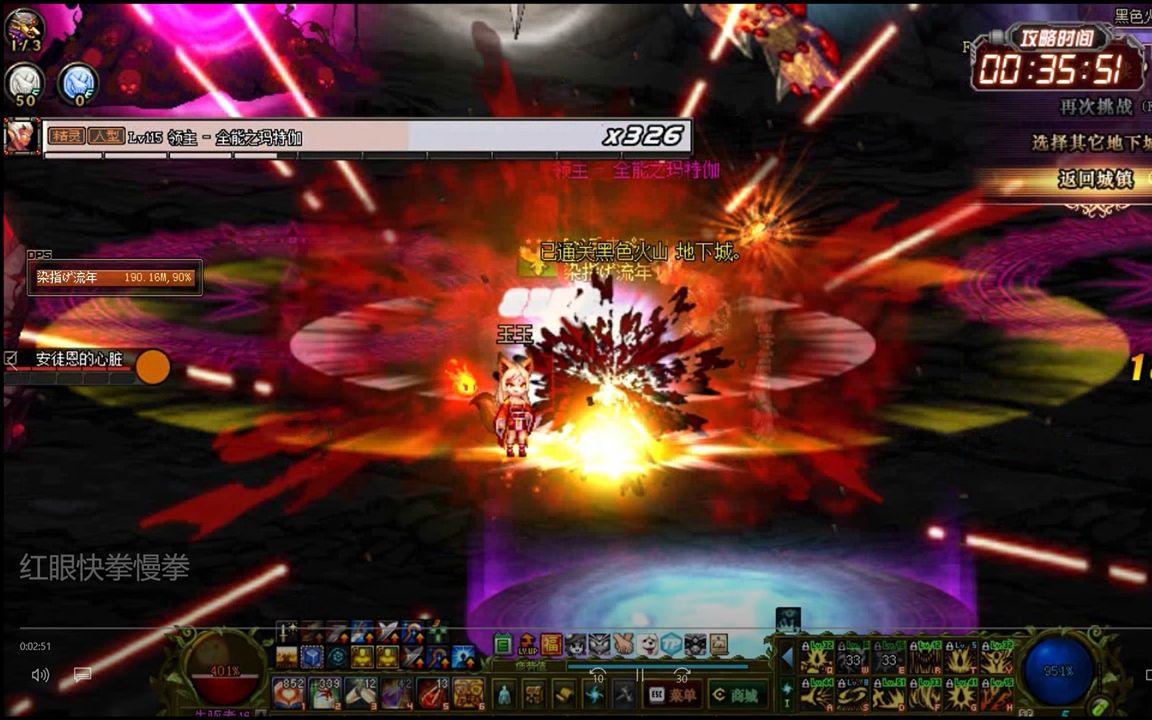Screen dimensions: 1152x720
Task: Click the handshake icon in the menu row
Action: [x=623, y=645]
